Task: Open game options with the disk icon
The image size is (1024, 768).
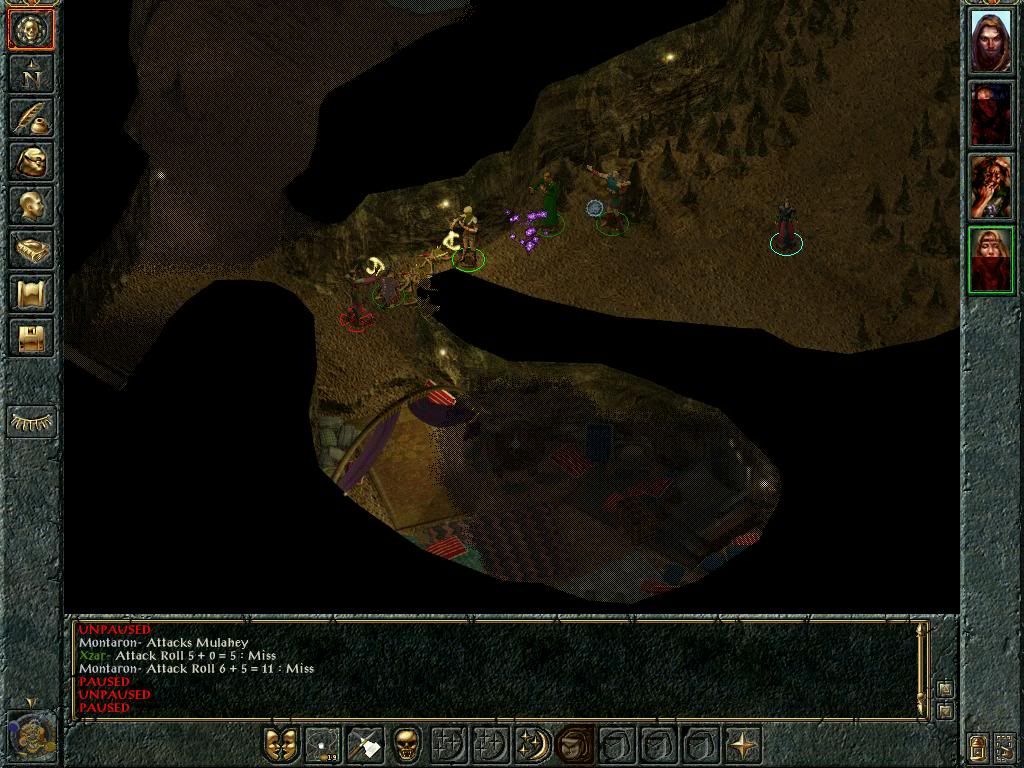Action: pyautogui.click(x=31, y=337)
